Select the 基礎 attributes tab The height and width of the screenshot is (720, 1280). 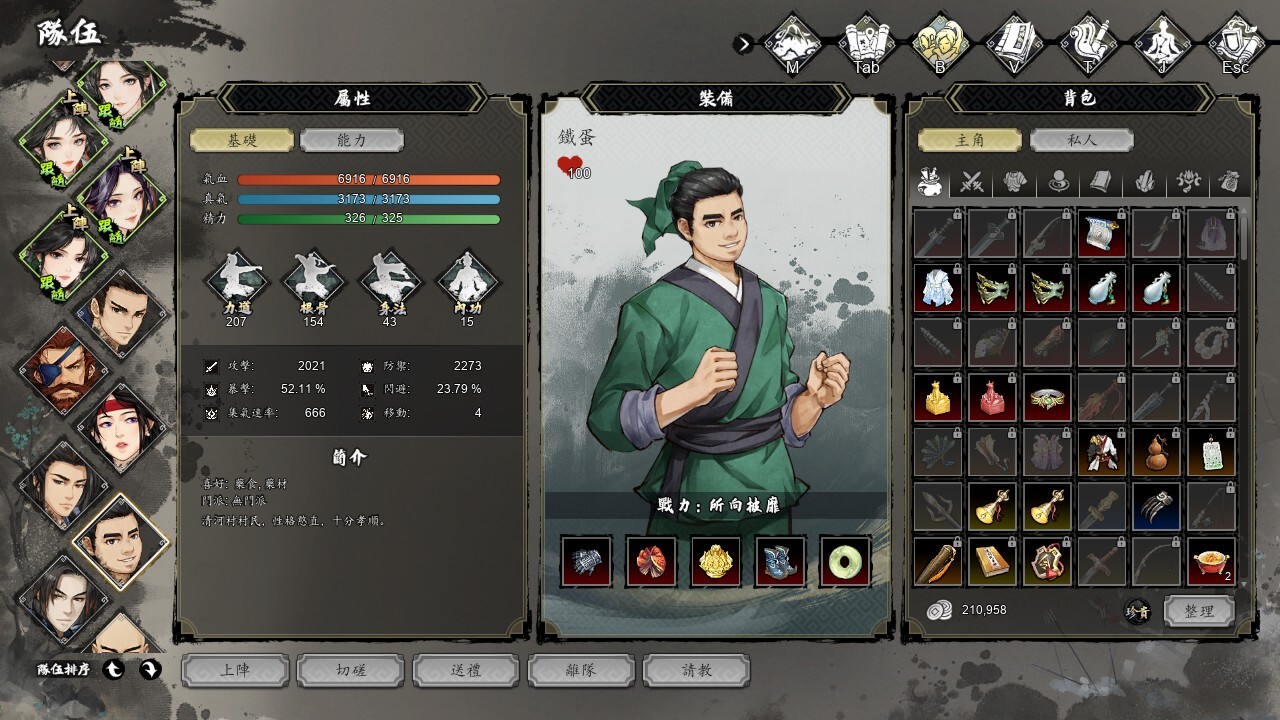[242, 140]
